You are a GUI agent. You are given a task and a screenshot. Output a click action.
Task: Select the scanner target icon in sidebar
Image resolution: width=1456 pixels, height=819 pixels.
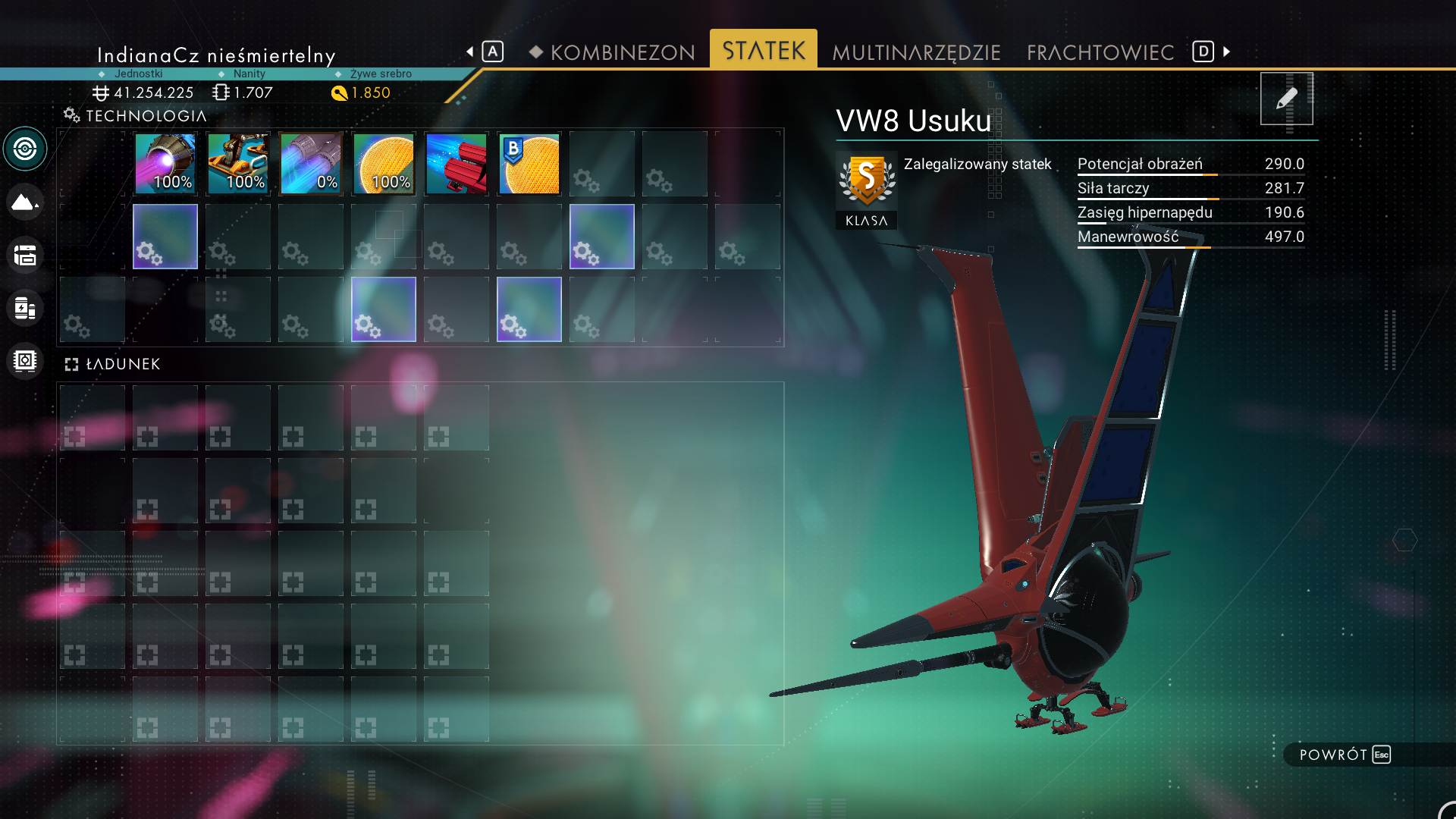click(x=25, y=149)
